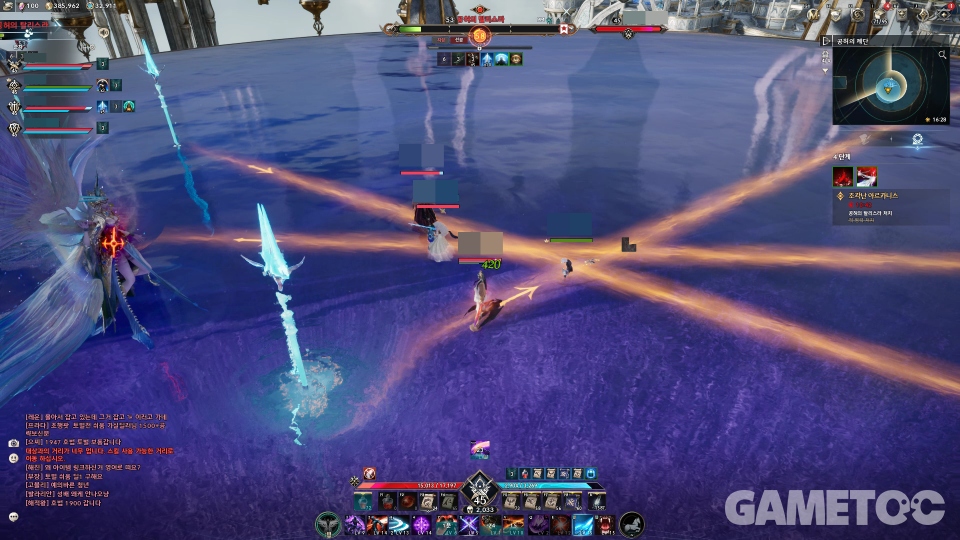Summon mount with the horse icon
Screen dimensions: 960x540
pos(631,523)
